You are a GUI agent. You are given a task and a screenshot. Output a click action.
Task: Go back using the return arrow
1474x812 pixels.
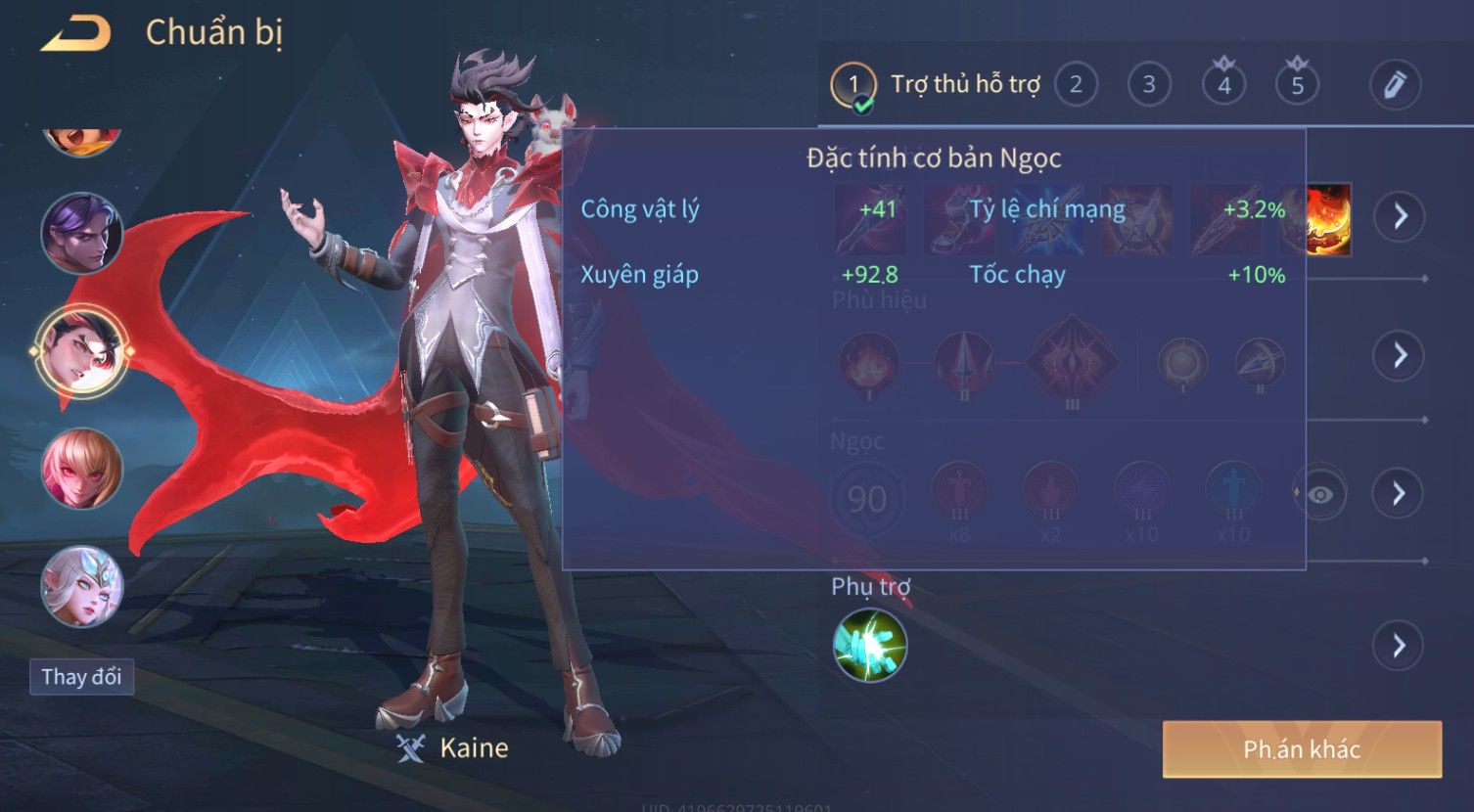(75, 34)
